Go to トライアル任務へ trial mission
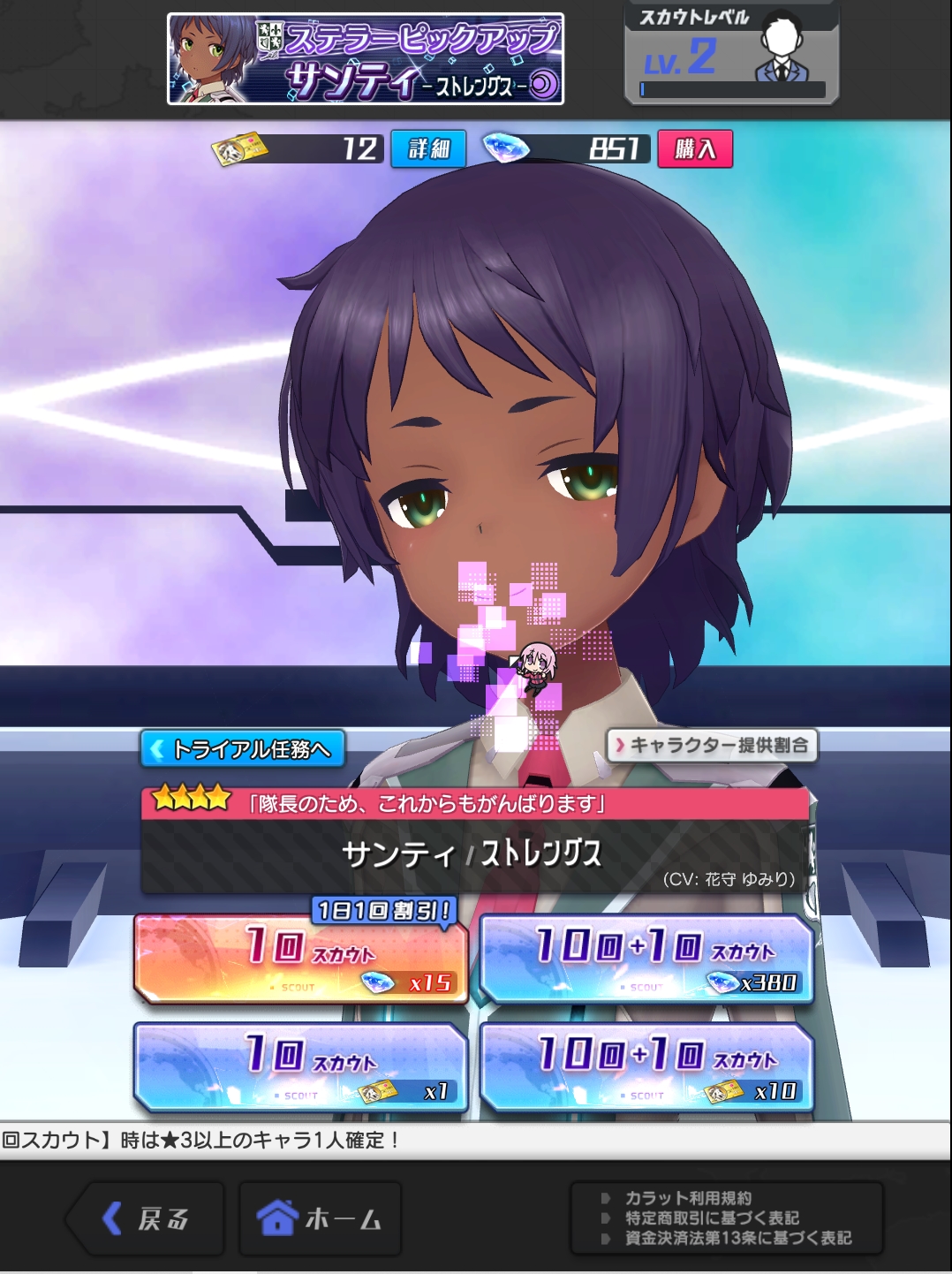 coord(243,749)
